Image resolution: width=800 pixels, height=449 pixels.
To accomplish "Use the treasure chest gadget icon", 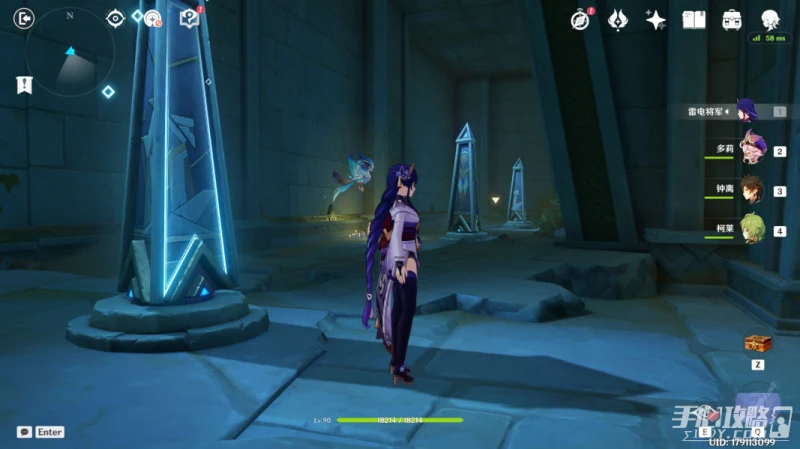I will (x=758, y=343).
